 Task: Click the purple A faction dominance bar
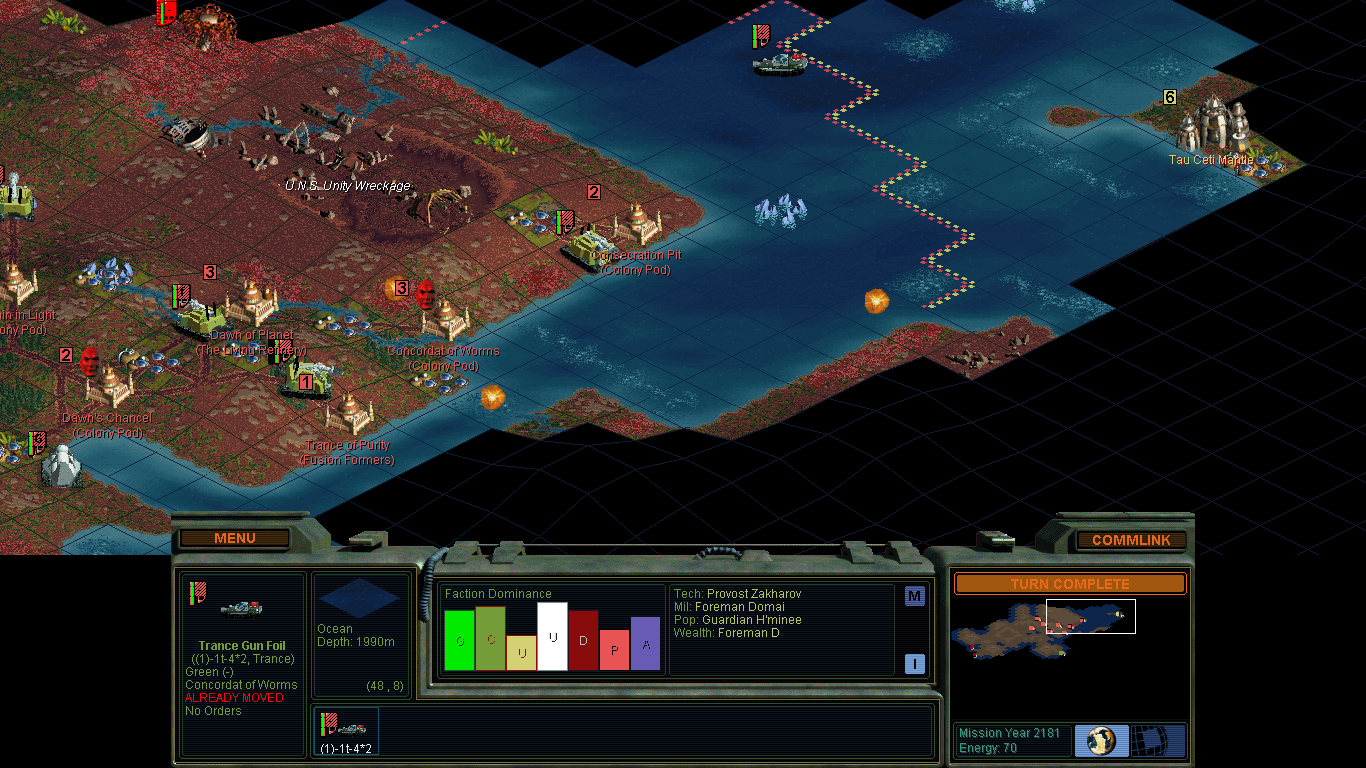645,644
